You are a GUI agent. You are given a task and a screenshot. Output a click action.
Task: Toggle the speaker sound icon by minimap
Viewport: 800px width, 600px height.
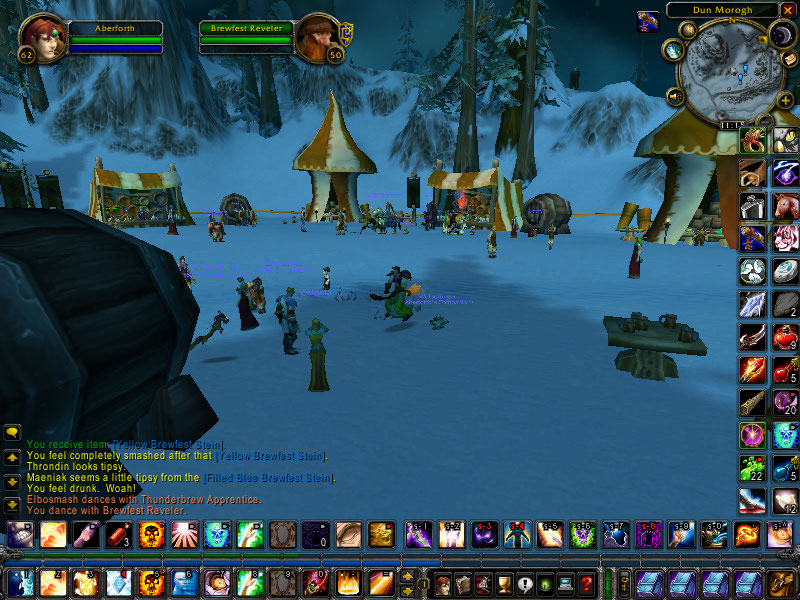[674, 96]
